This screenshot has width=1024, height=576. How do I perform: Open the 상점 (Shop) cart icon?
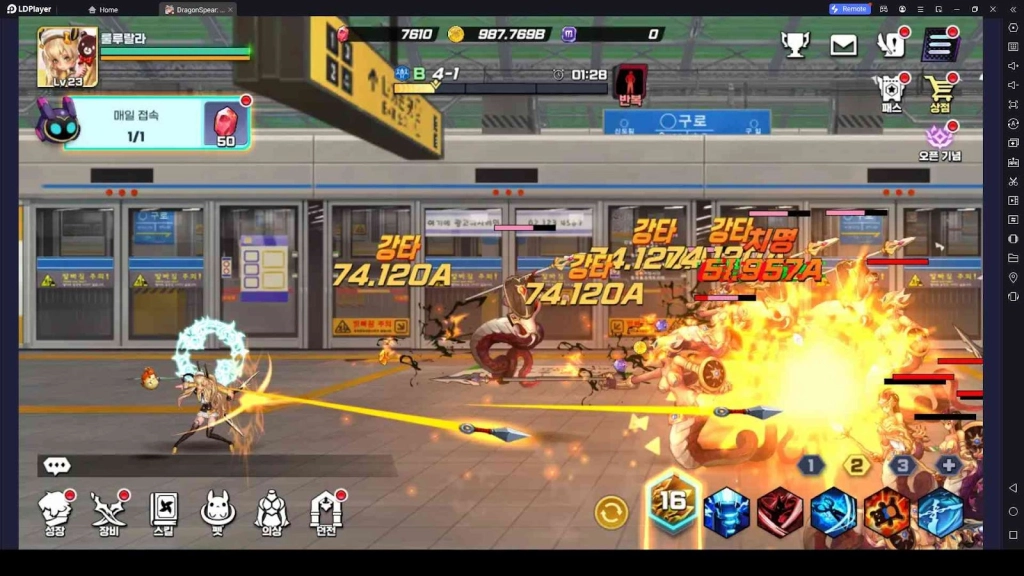940,92
